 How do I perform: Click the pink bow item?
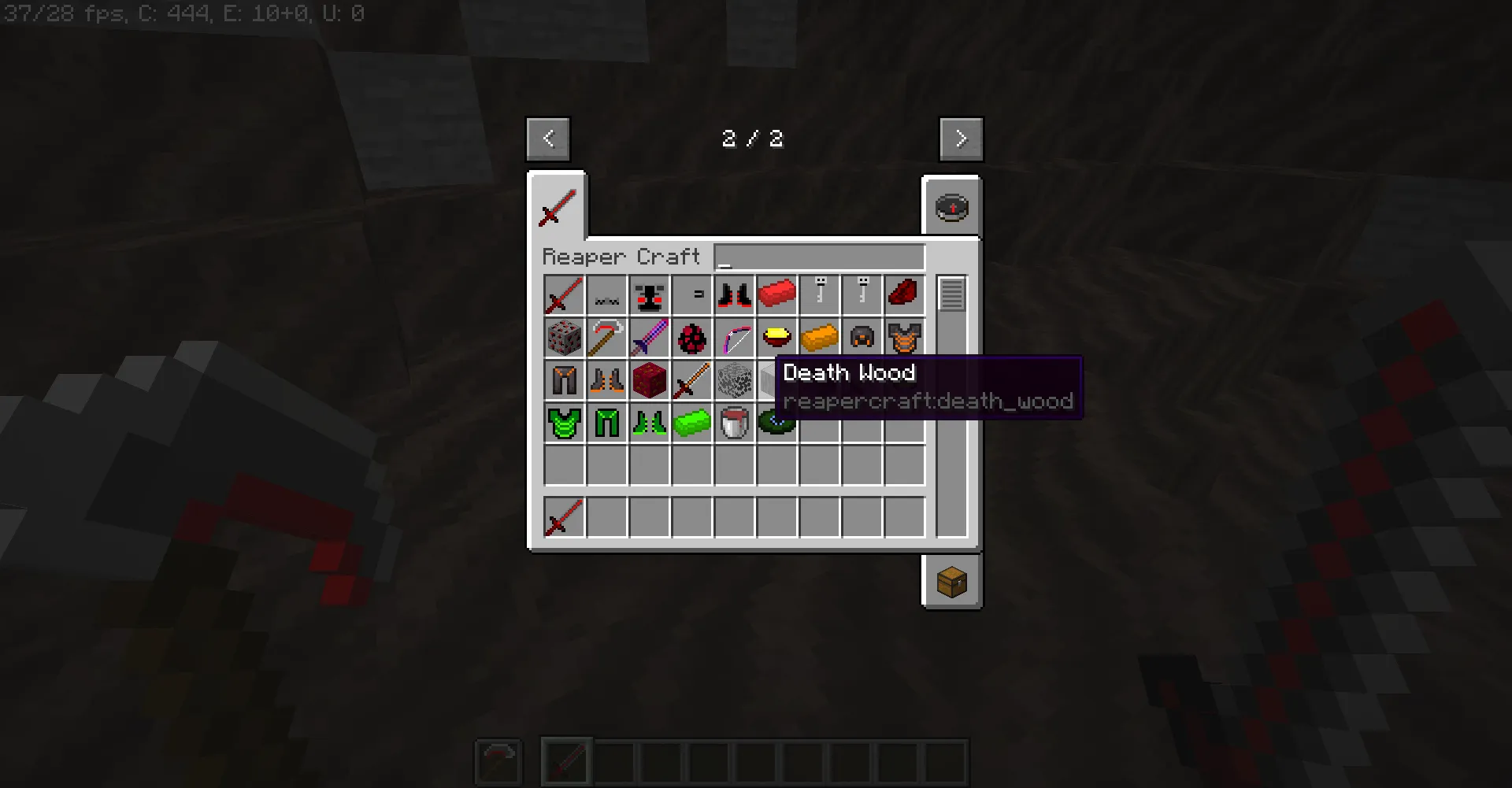click(x=734, y=338)
